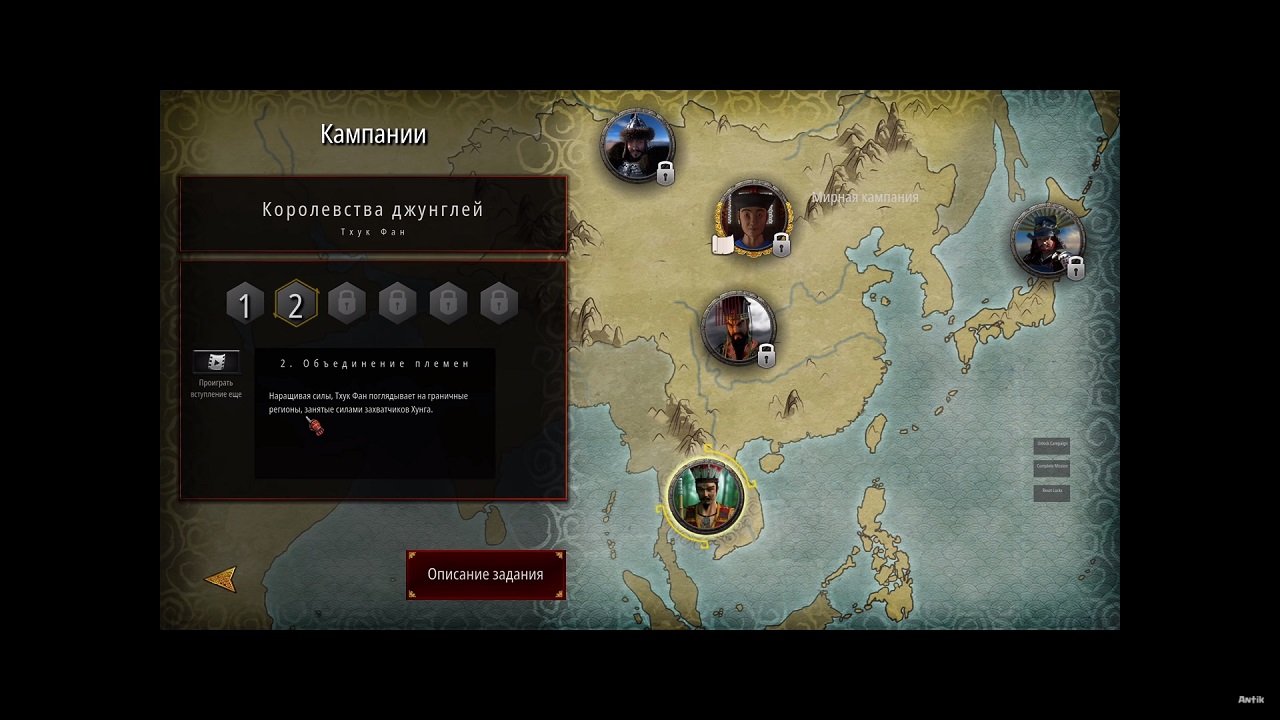Click the golden back arrow at bottom left
The width and height of the screenshot is (1280, 720).
[x=222, y=578]
